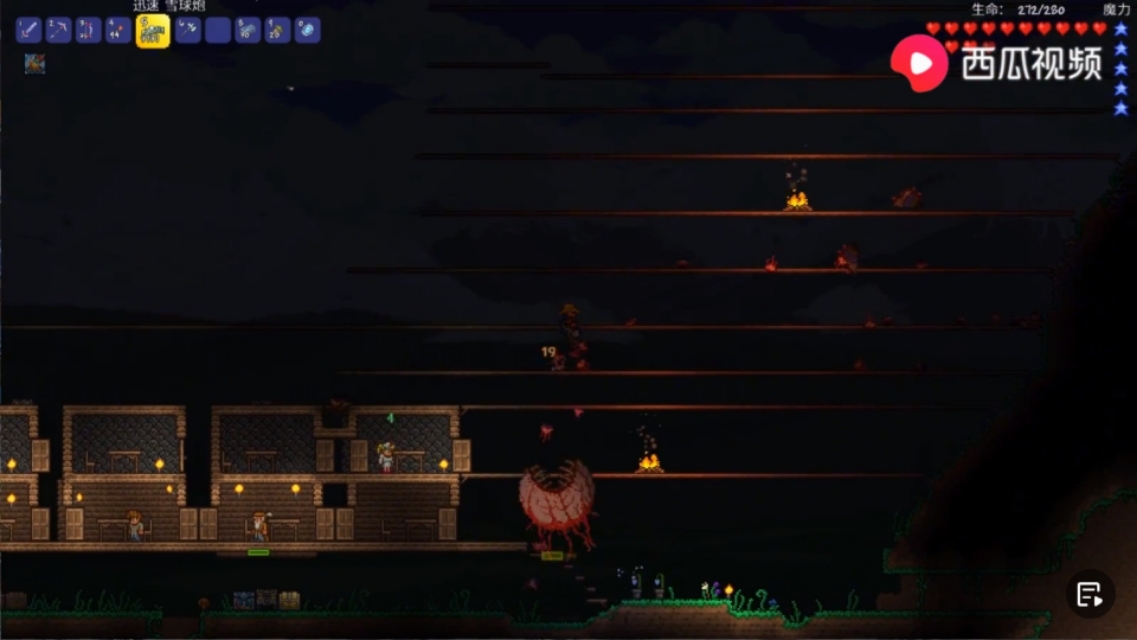Image resolution: width=1137 pixels, height=640 pixels.
Task: Choose the empty hotbar slot 7
Action: tap(218, 30)
